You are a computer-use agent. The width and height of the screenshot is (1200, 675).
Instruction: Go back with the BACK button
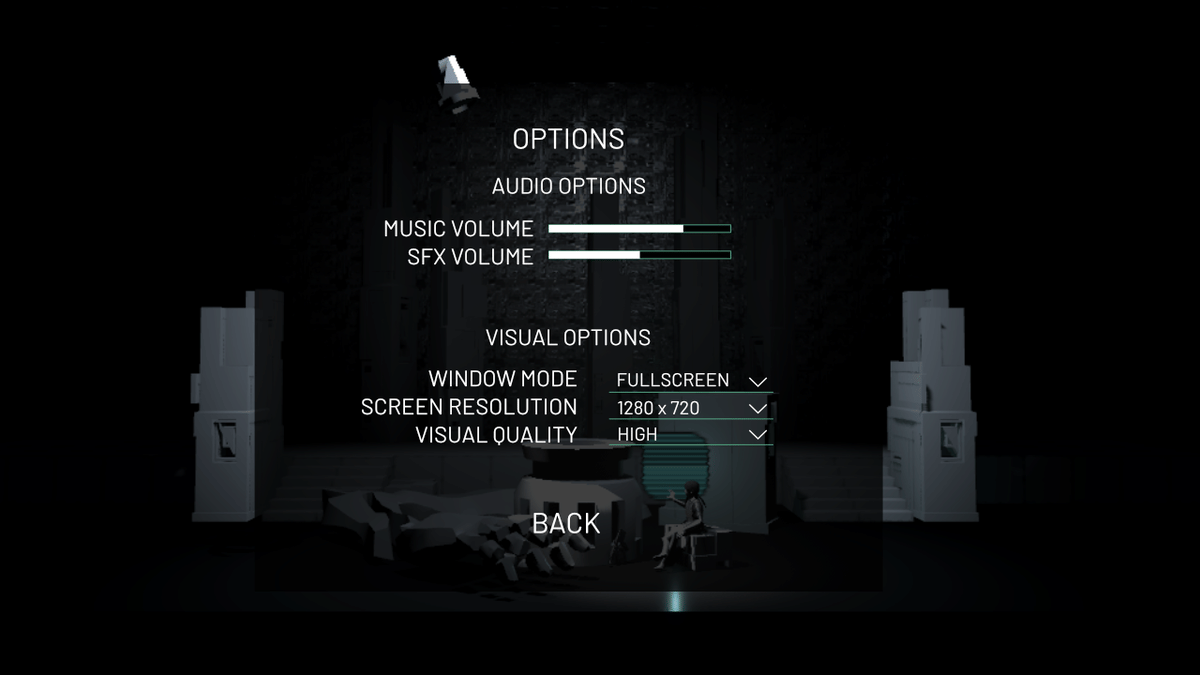(x=566, y=523)
